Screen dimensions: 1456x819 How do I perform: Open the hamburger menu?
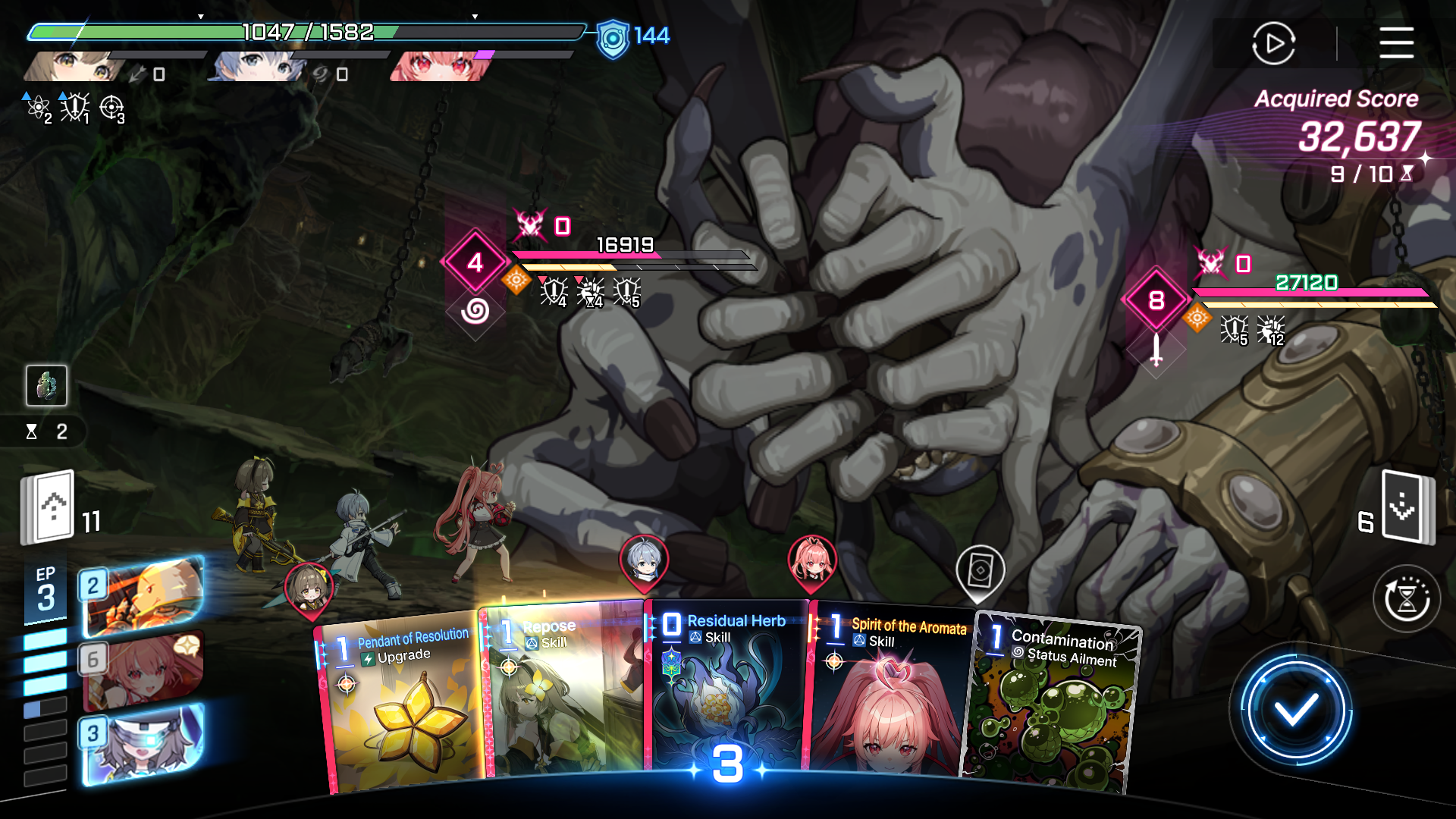(x=1396, y=42)
